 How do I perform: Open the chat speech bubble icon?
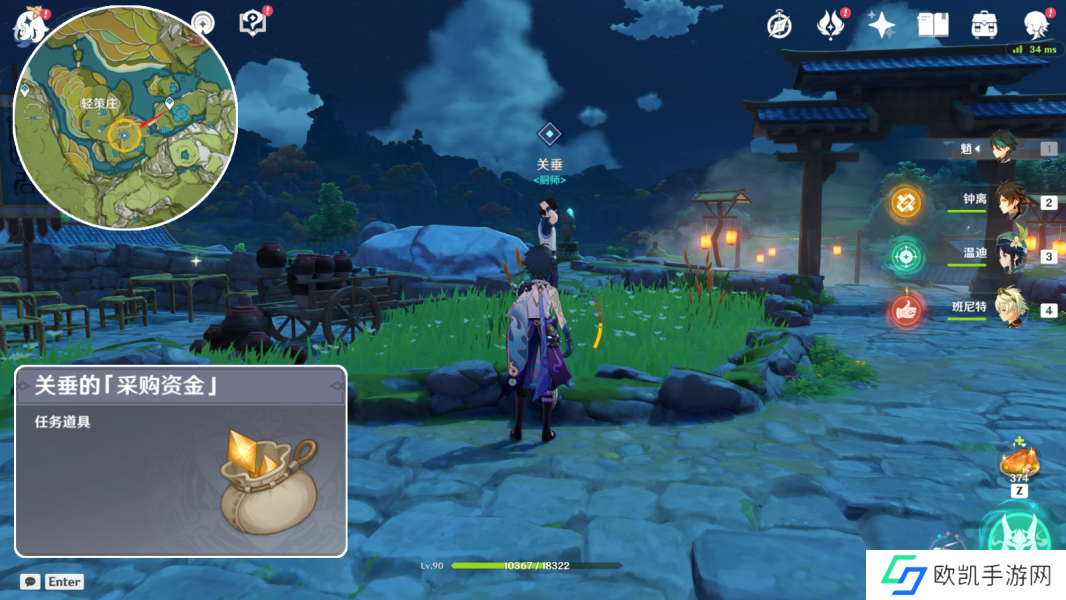(30, 581)
